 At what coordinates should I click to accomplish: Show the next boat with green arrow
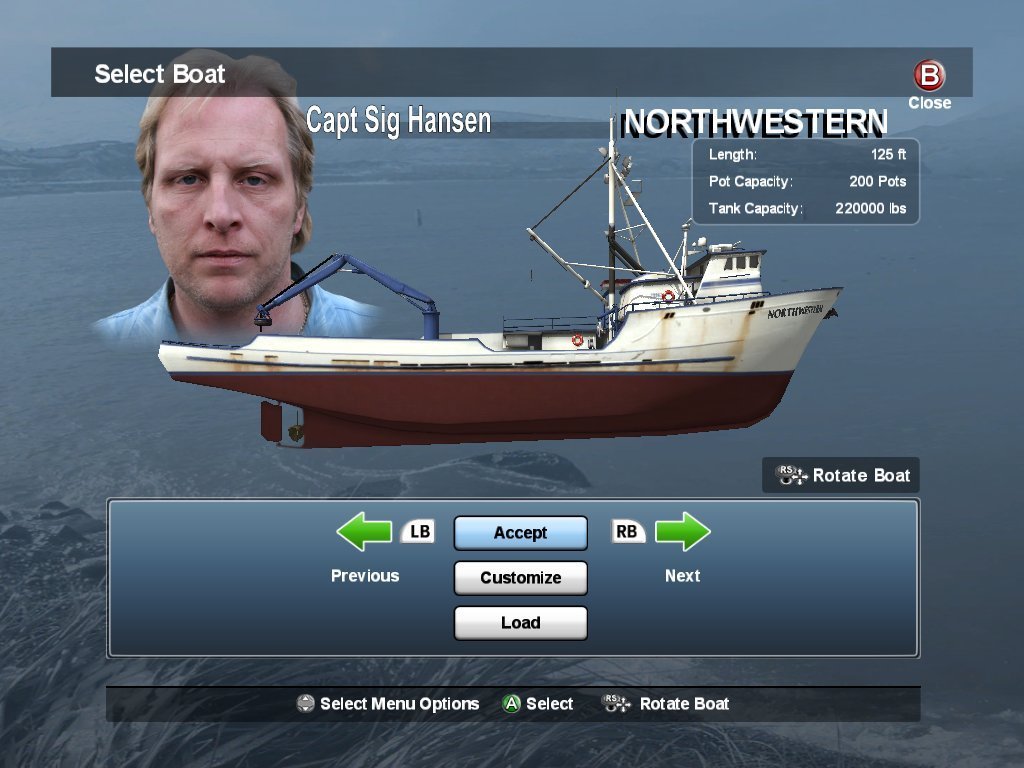(683, 533)
